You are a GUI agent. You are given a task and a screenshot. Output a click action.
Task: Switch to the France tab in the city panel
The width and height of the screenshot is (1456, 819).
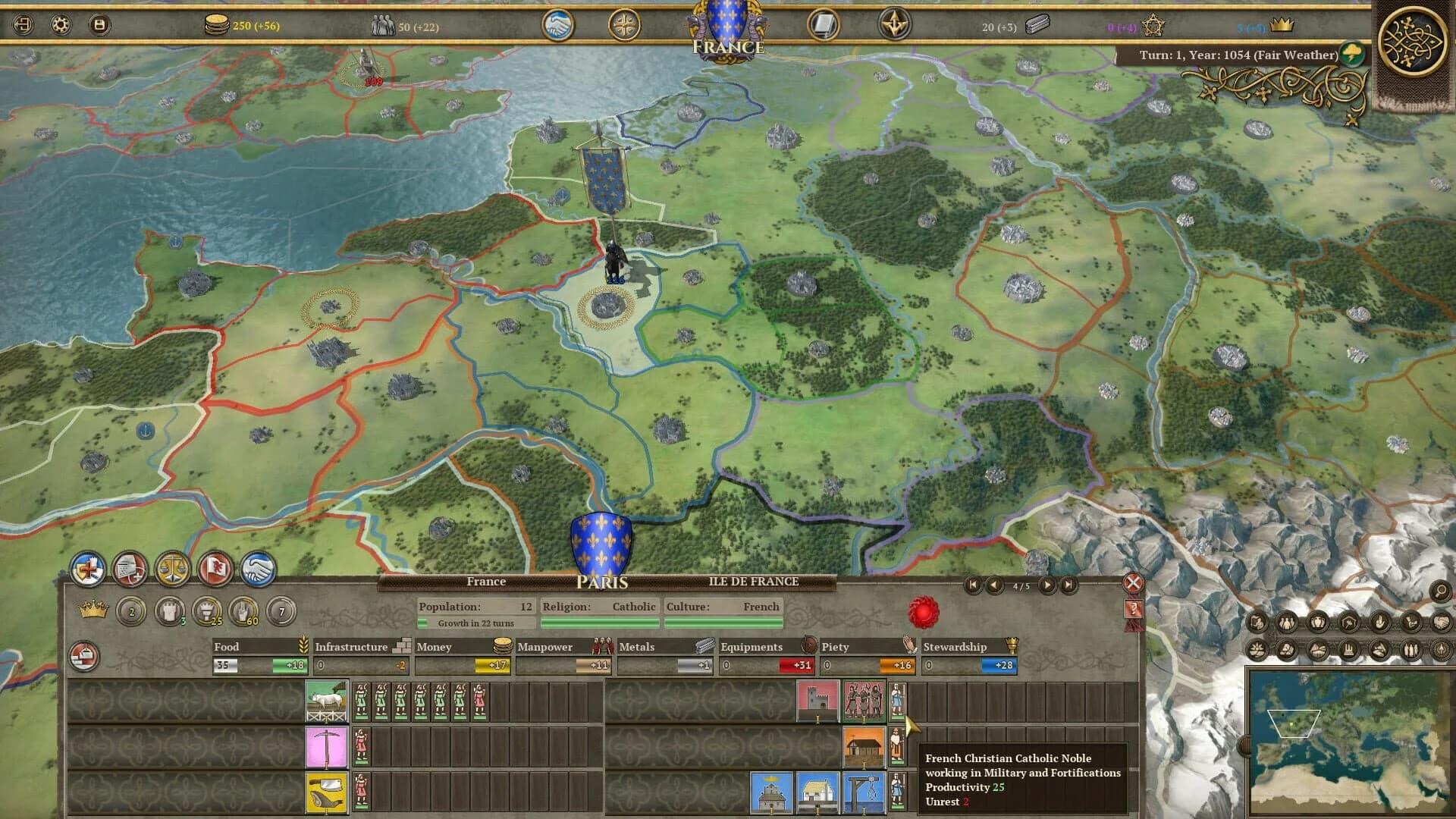coord(488,582)
